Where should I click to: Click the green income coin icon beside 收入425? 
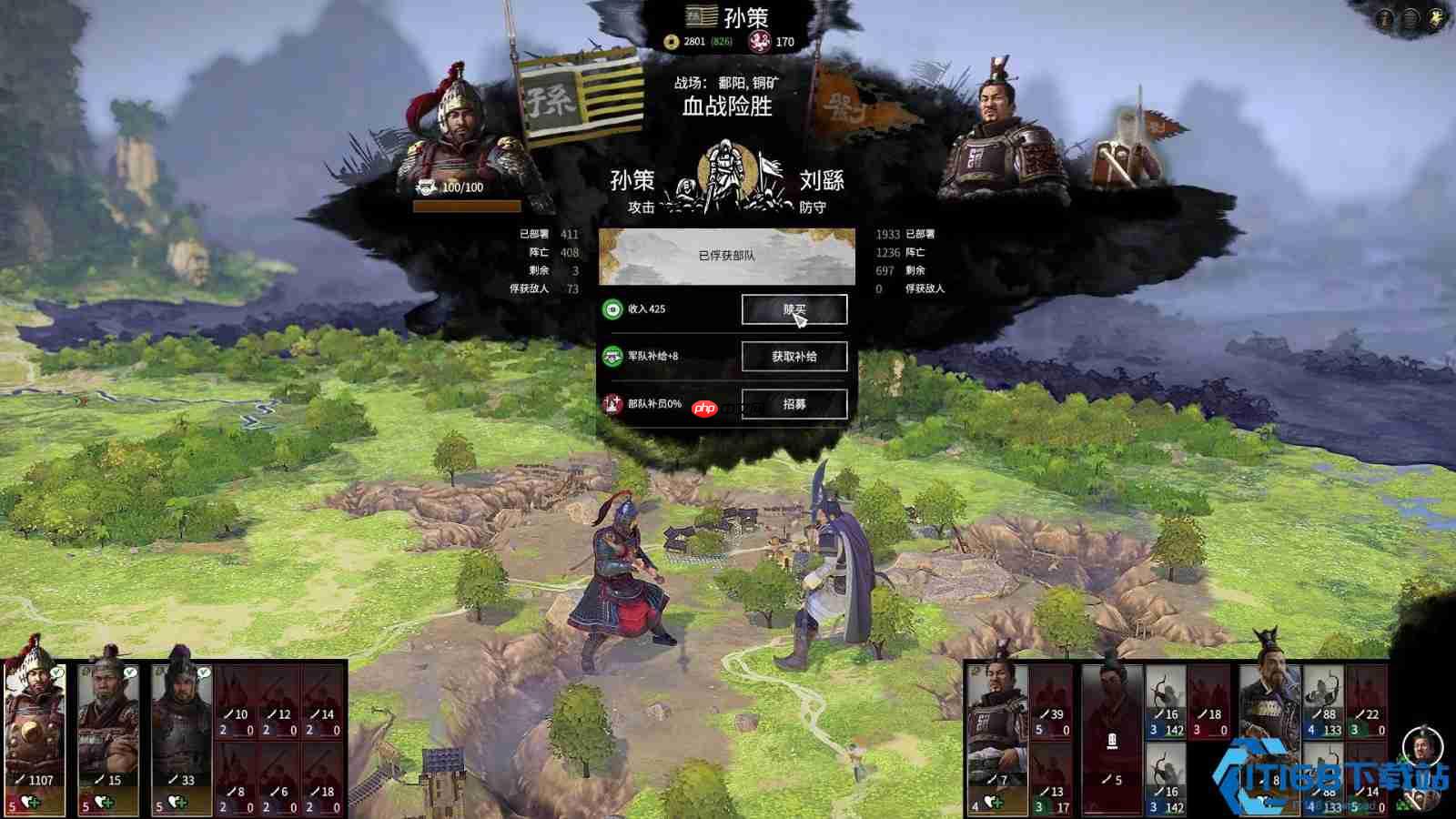pyautogui.click(x=612, y=309)
